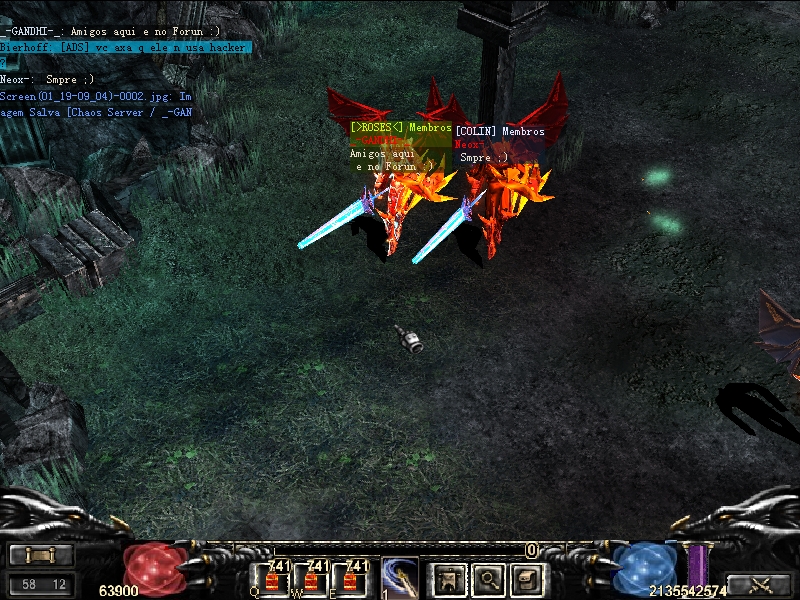The width and height of the screenshot is (800, 600).
Task: Use the potion in the Q slot
Action: [x=274, y=579]
